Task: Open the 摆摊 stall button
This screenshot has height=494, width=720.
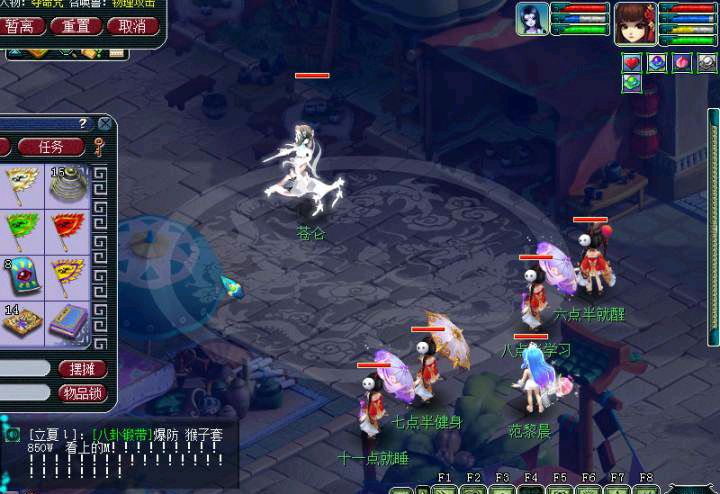Action: point(82,369)
